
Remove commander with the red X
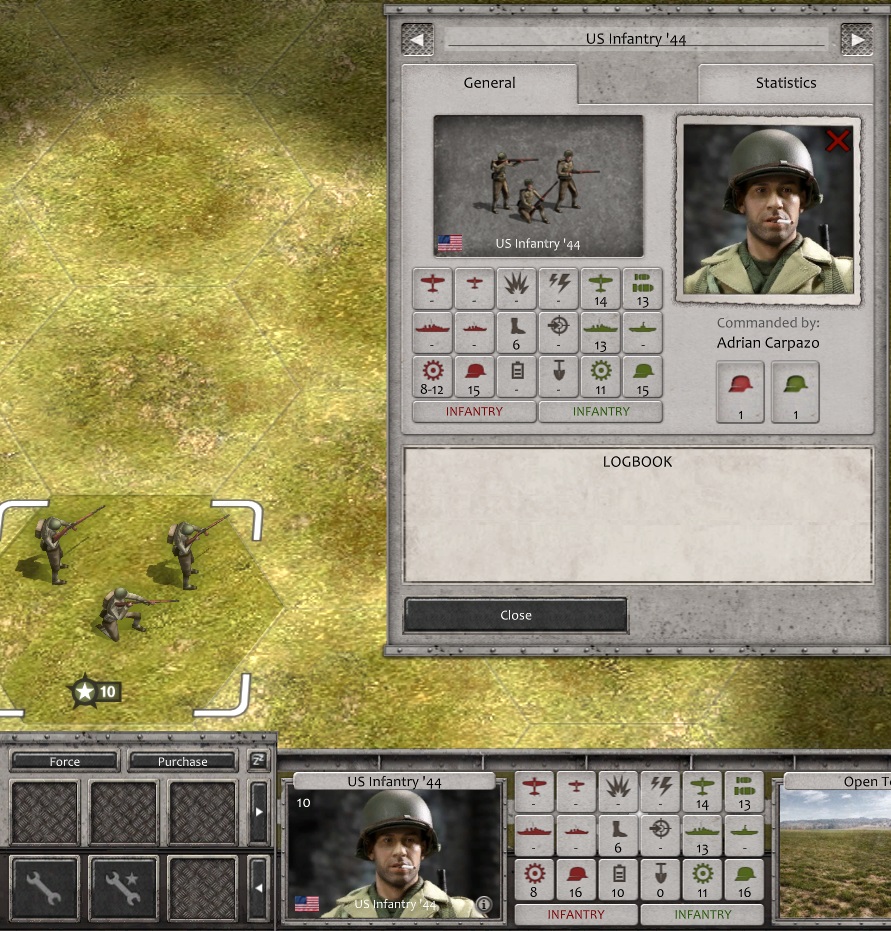pyautogui.click(x=837, y=141)
